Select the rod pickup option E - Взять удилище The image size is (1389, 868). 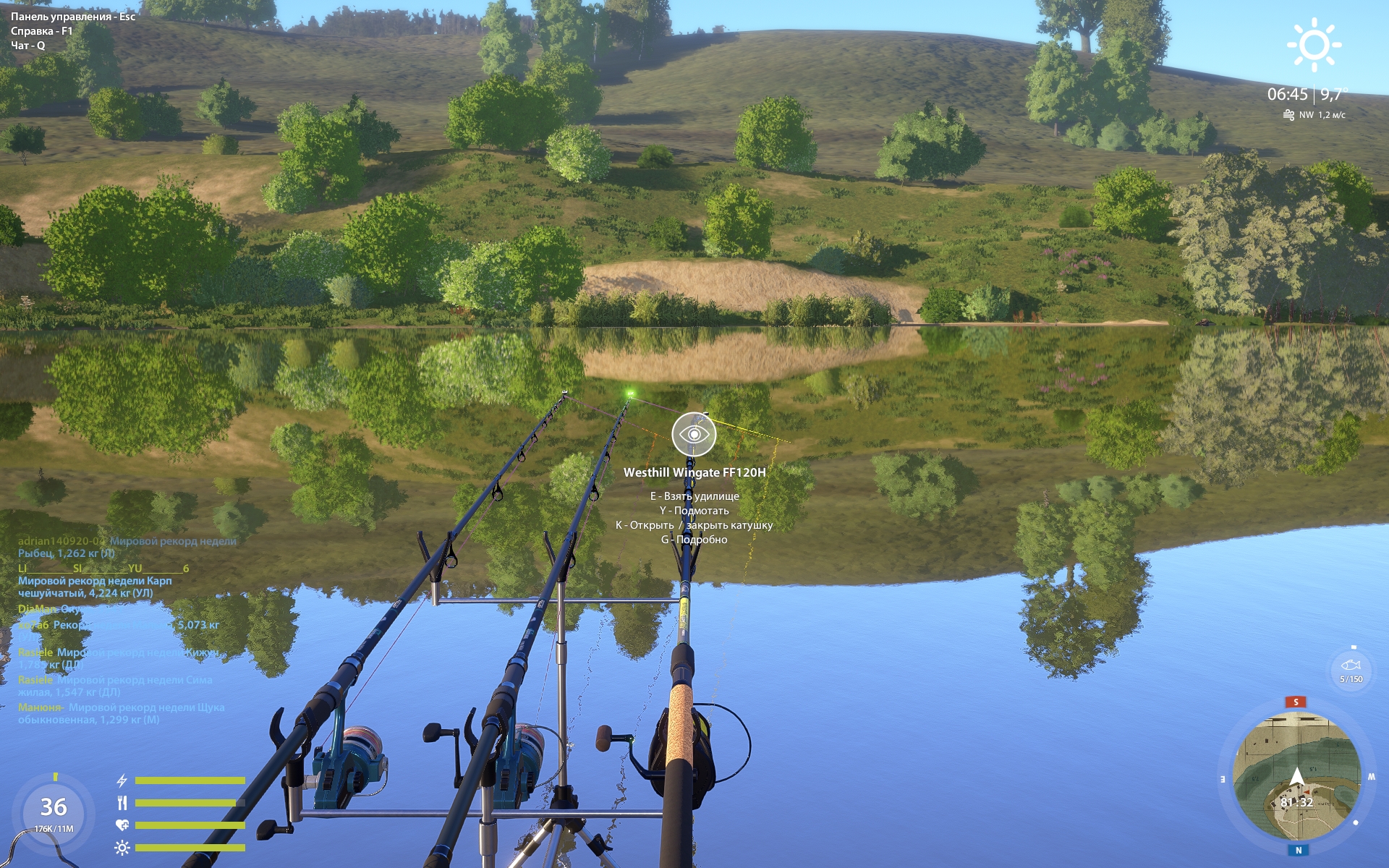pyautogui.click(x=696, y=495)
